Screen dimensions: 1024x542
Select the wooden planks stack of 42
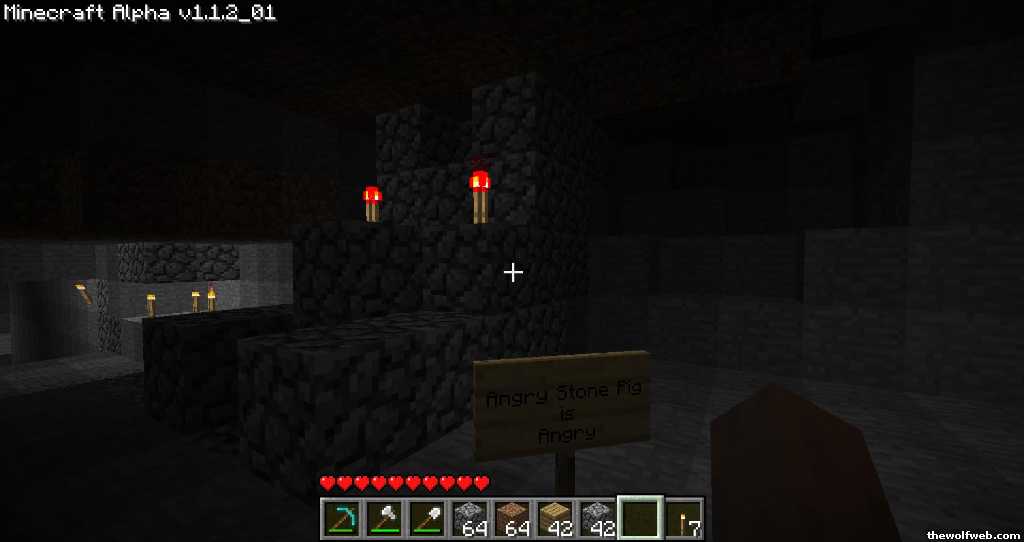[x=555, y=517]
